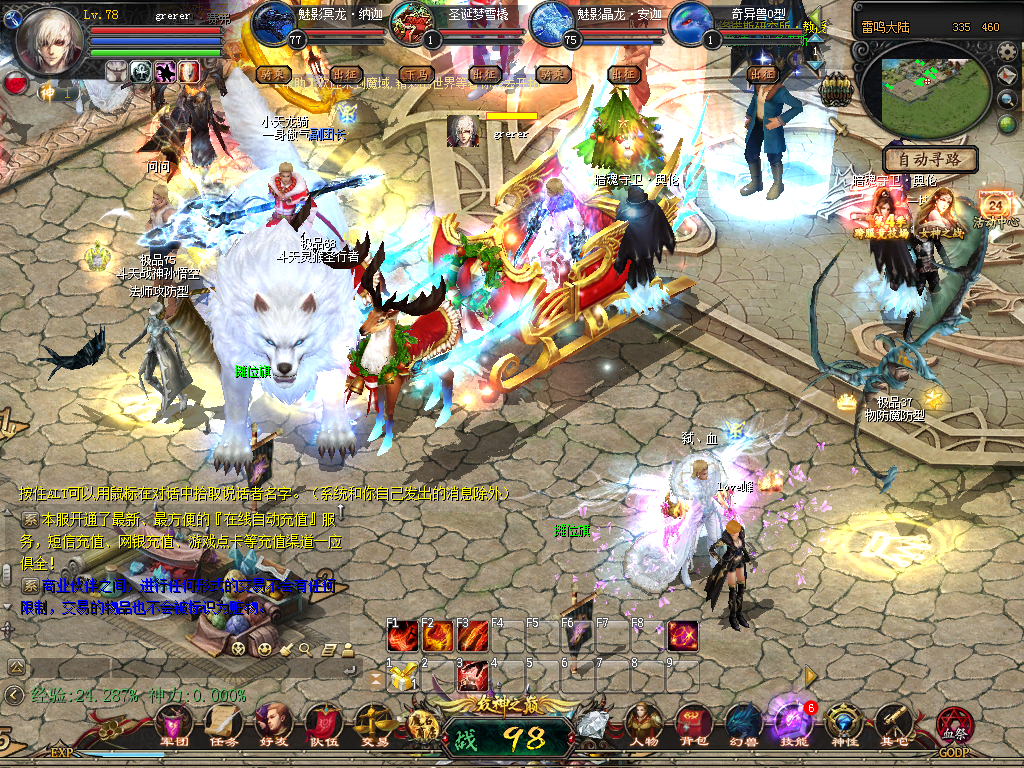Viewport: 1024px width, 768px height.
Task: Activate the F1 fire claw skill
Action: [402, 637]
